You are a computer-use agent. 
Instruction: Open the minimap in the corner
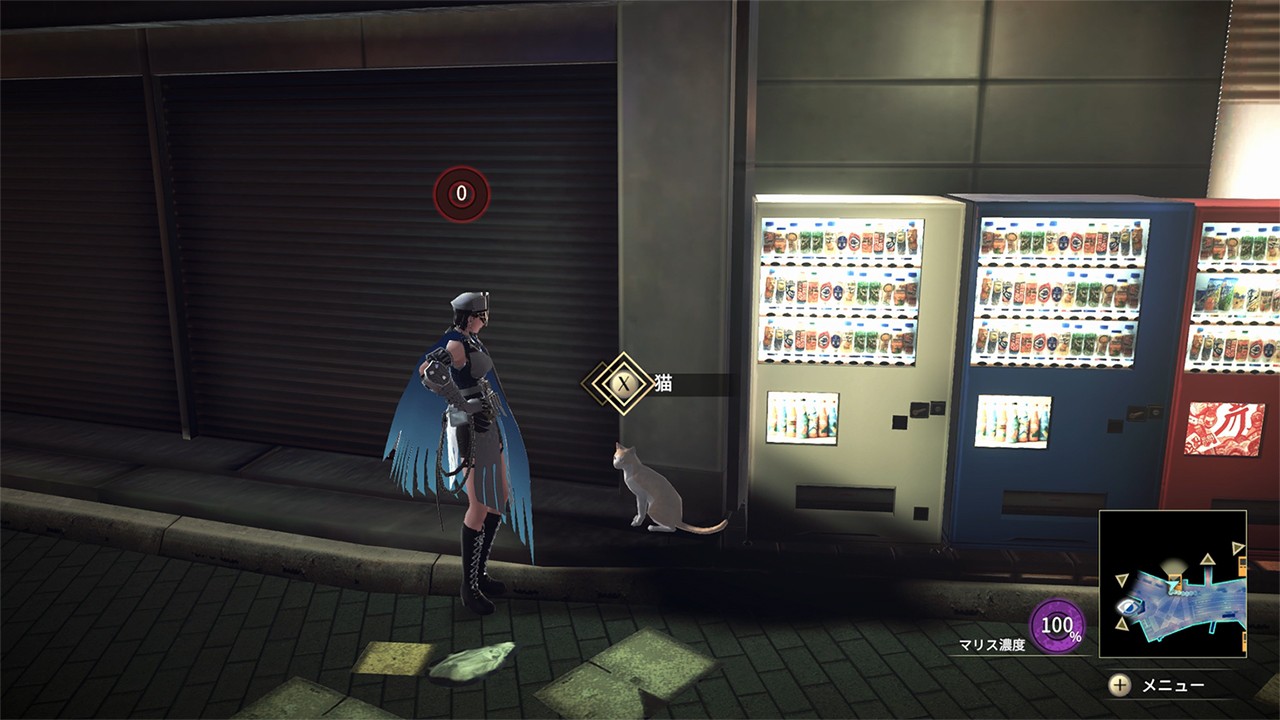point(1172,584)
